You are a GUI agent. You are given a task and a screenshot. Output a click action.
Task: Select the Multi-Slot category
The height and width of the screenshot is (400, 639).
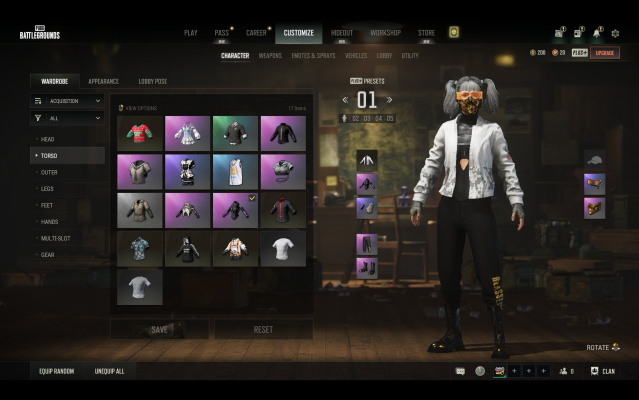click(53, 238)
